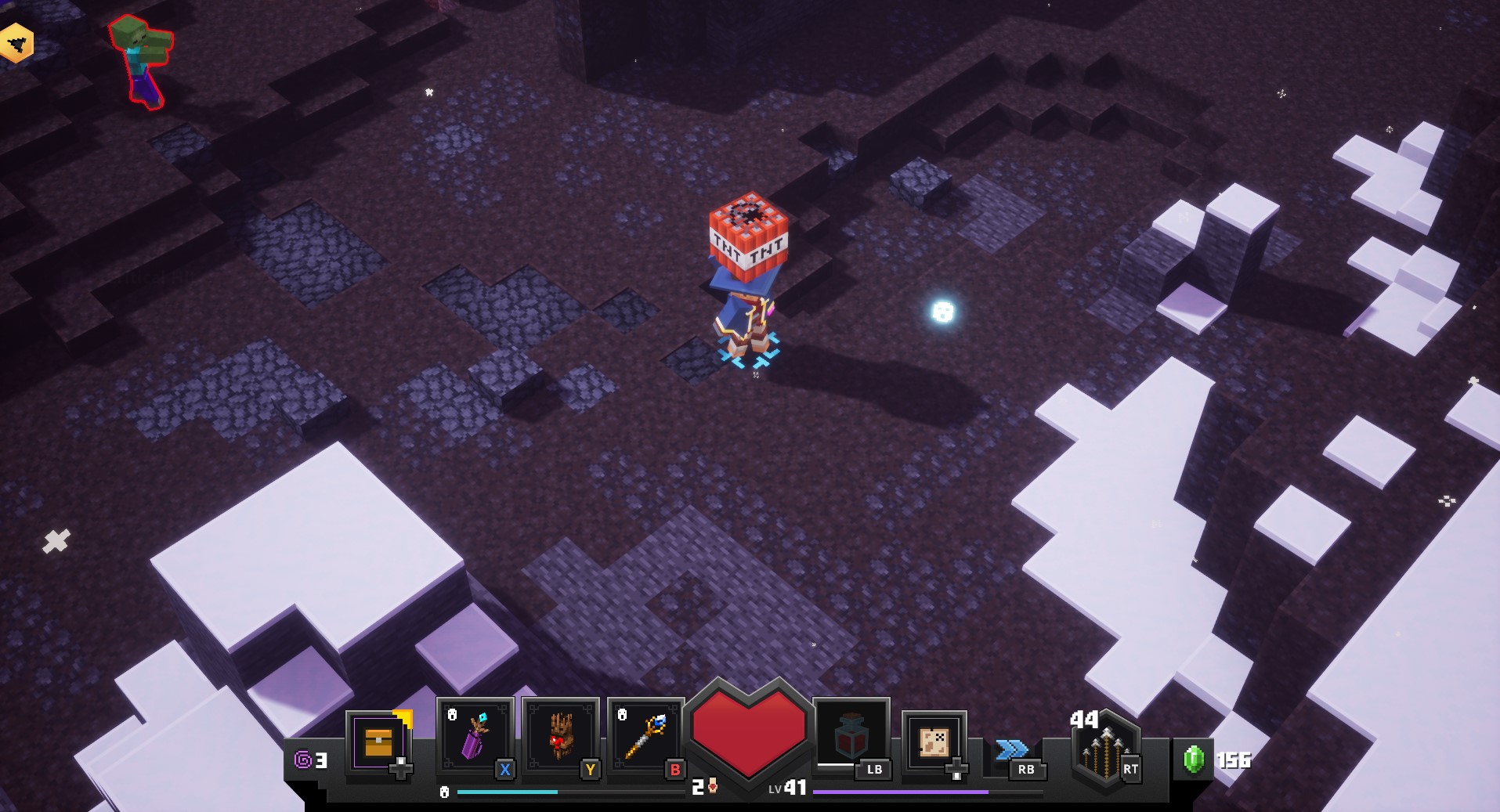Click the glowing white orb on the ground
The height and width of the screenshot is (812, 1500).
coord(942,313)
